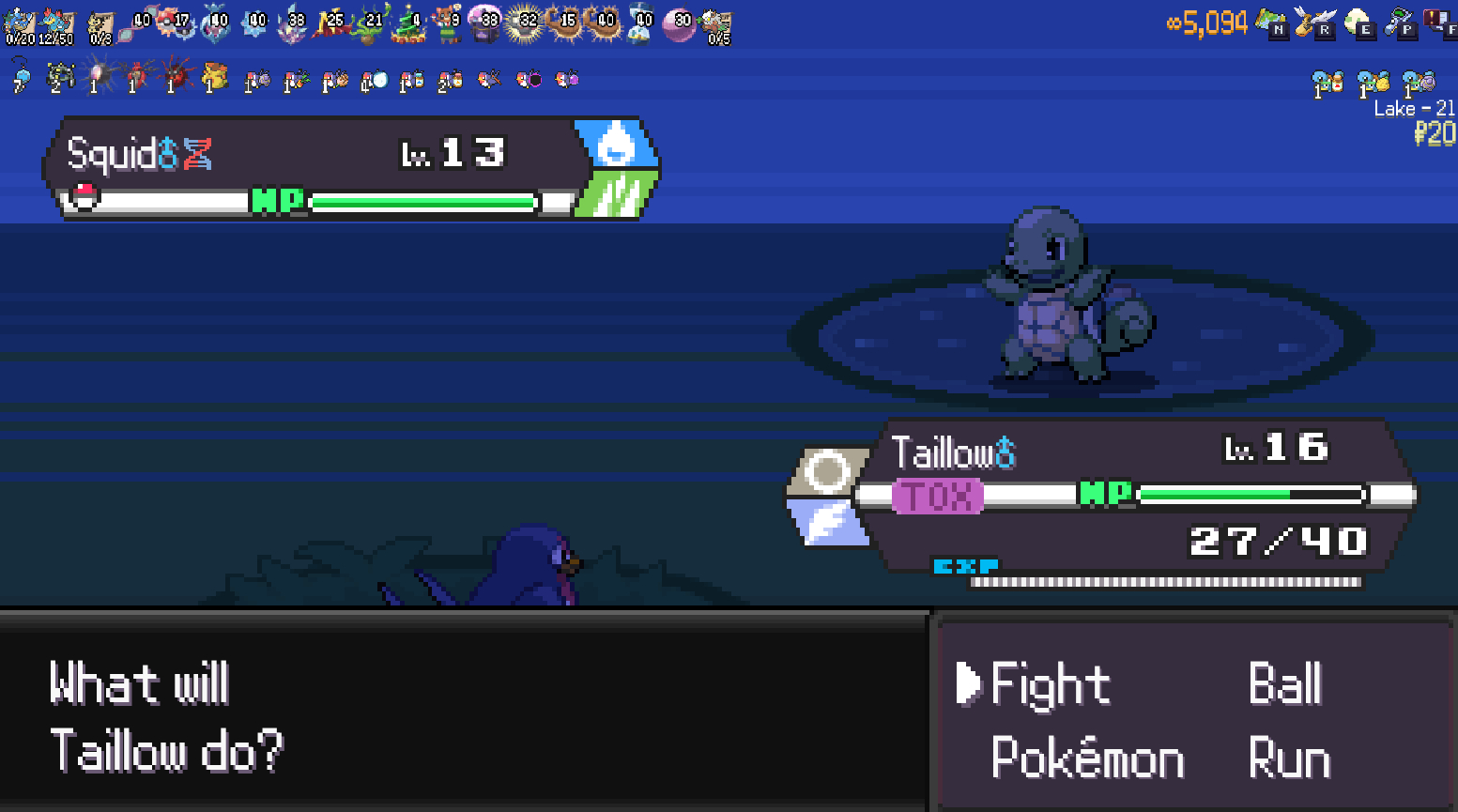
Task: Click the Christmas tree modifier icon
Action: click(409, 24)
